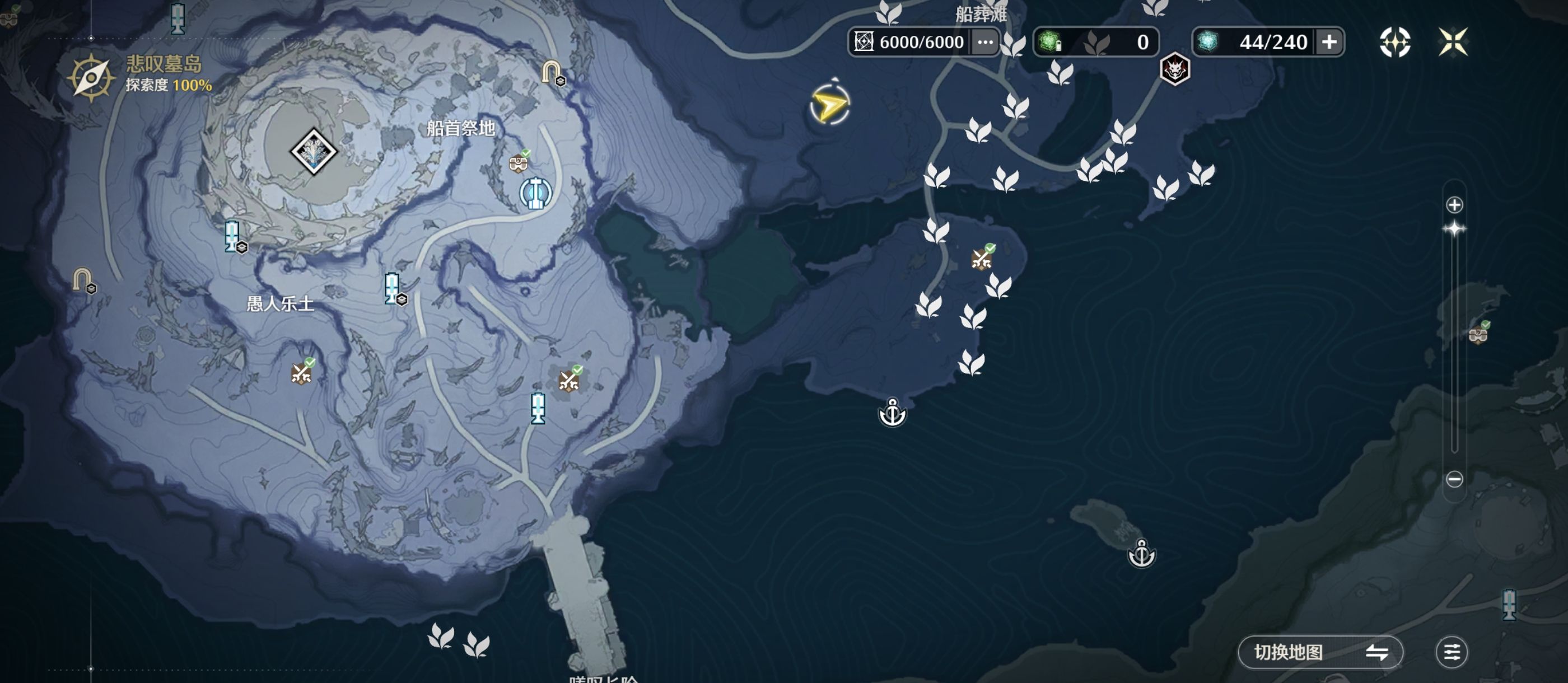
Task: Select the red demon-face hexagon marker
Action: coord(1174,69)
